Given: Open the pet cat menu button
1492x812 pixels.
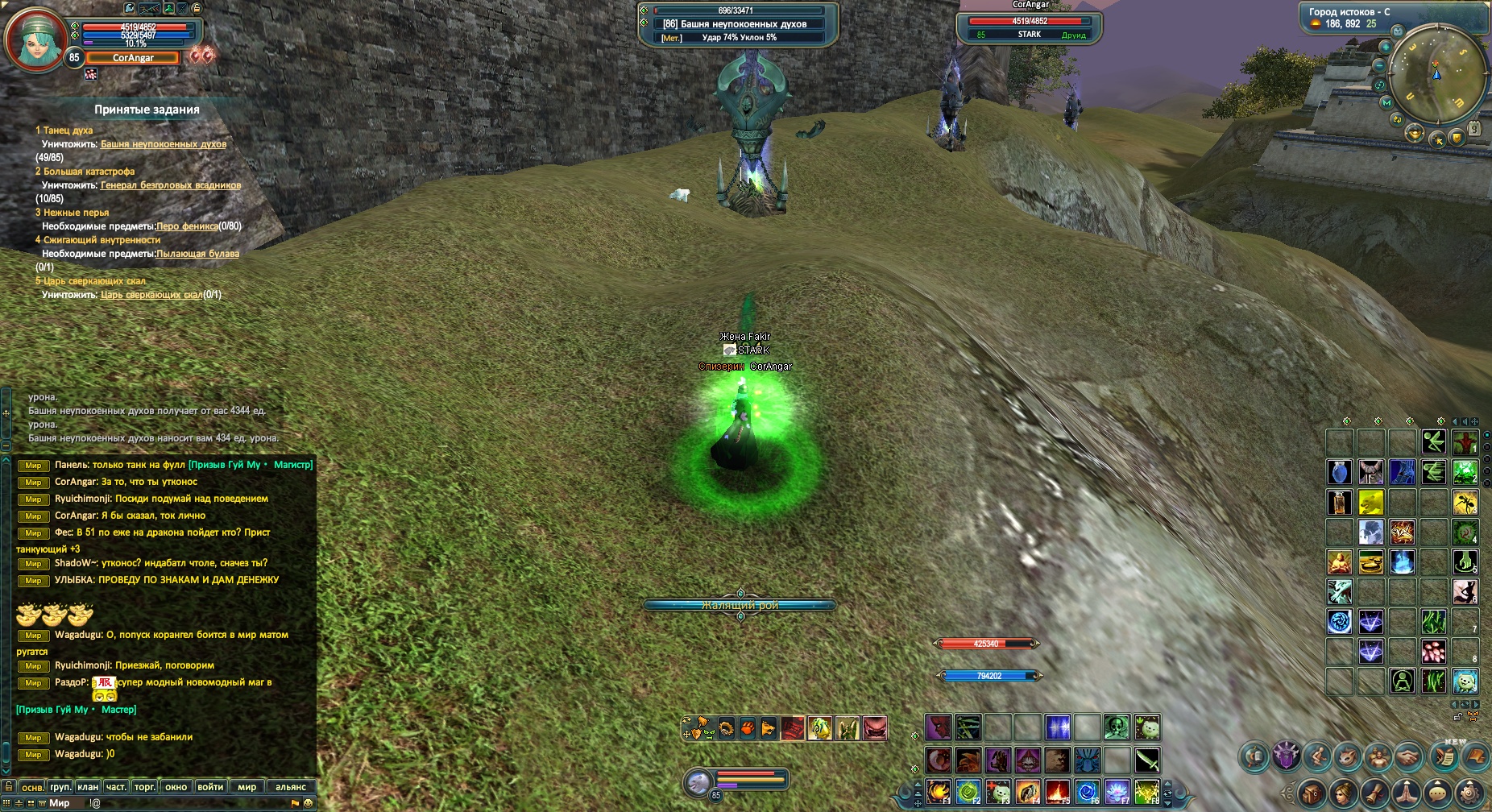Looking at the screenshot, I should click(1346, 756).
